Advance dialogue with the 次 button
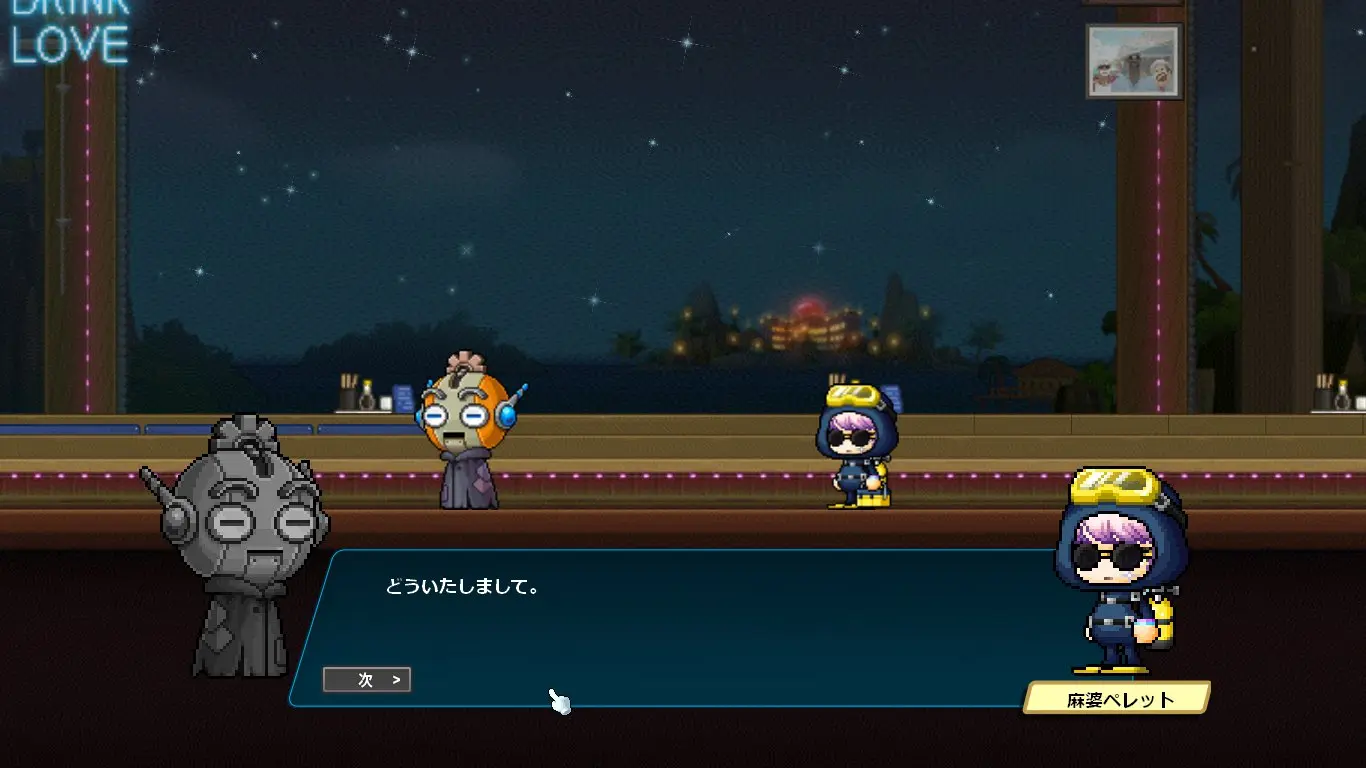This screenshot has height=768, width=1366. [x=367, y=680]
